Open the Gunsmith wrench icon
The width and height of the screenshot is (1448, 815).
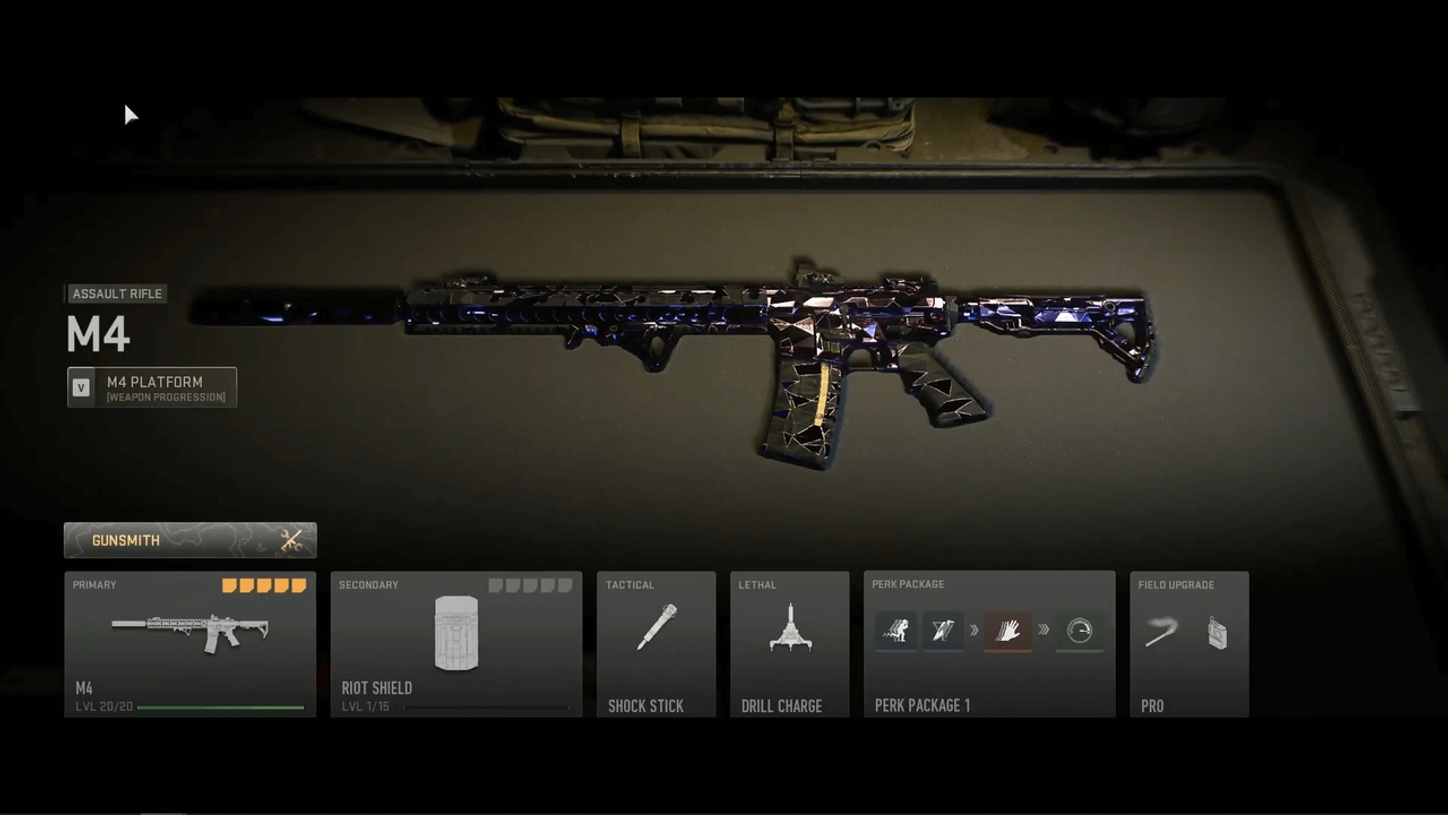pyautogui.click(x=291, y=539)
